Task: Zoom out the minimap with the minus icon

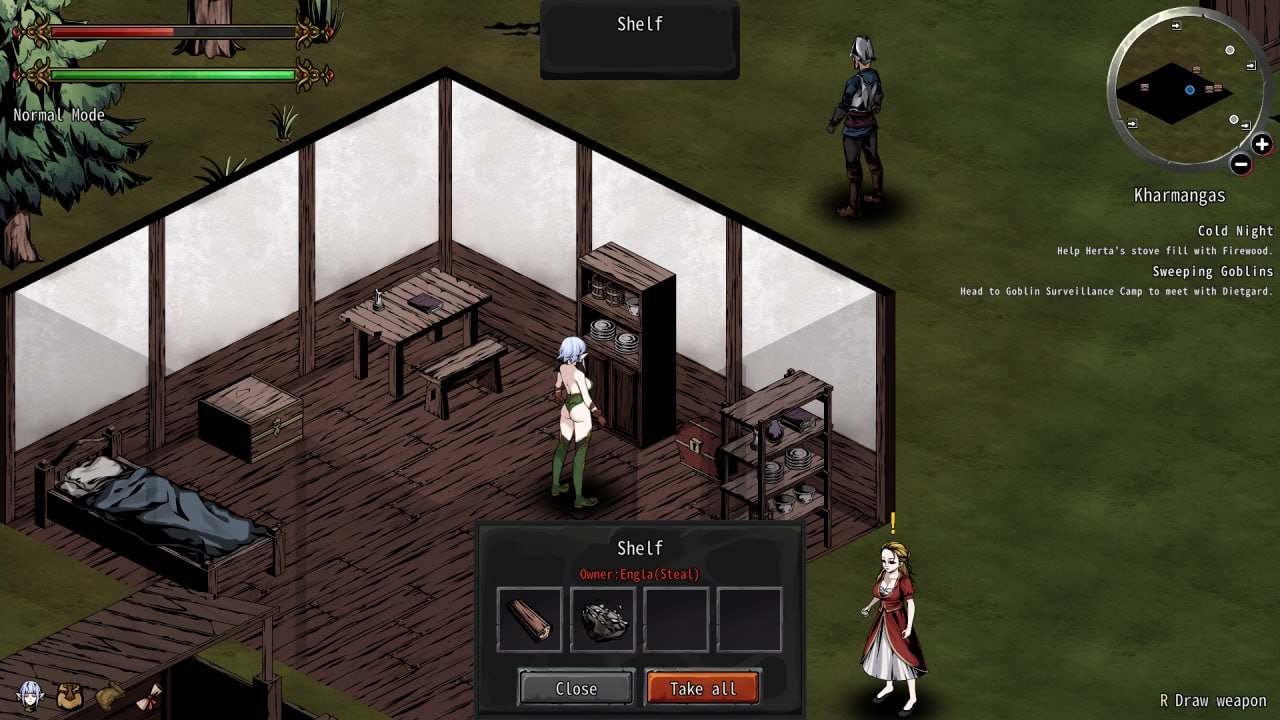Action: tap(1240, 163)
